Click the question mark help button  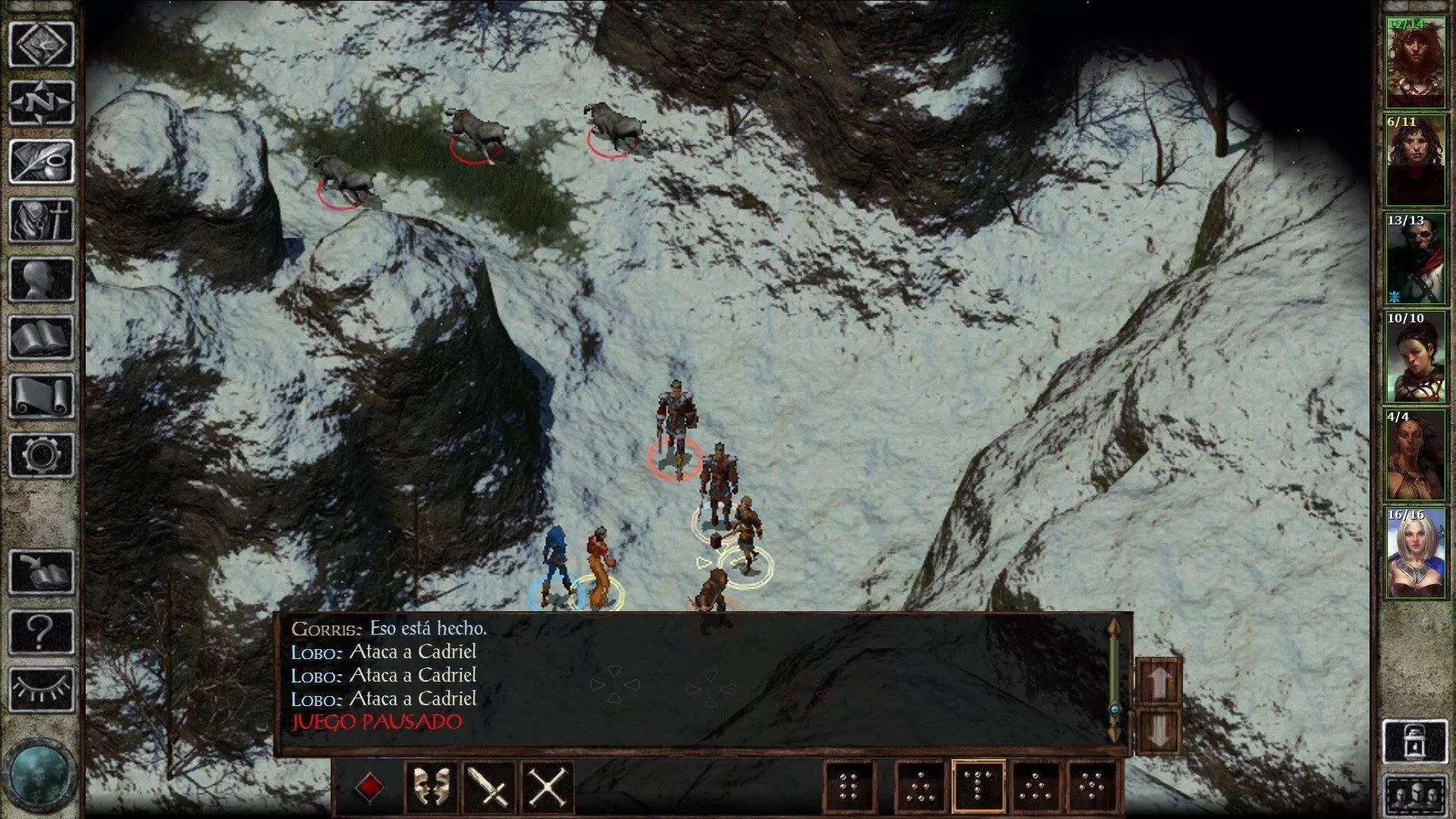click(42, 631)
